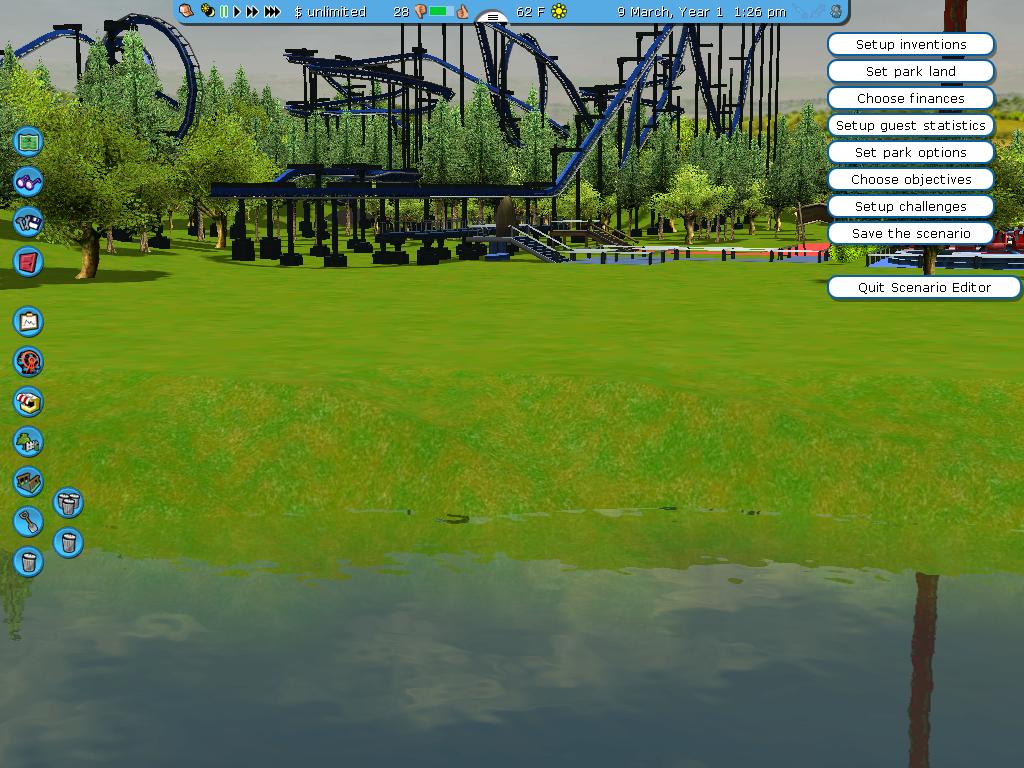Click the red door exit icon
Viewport: 1024px width, 768px height.
(x=28, y=262)
